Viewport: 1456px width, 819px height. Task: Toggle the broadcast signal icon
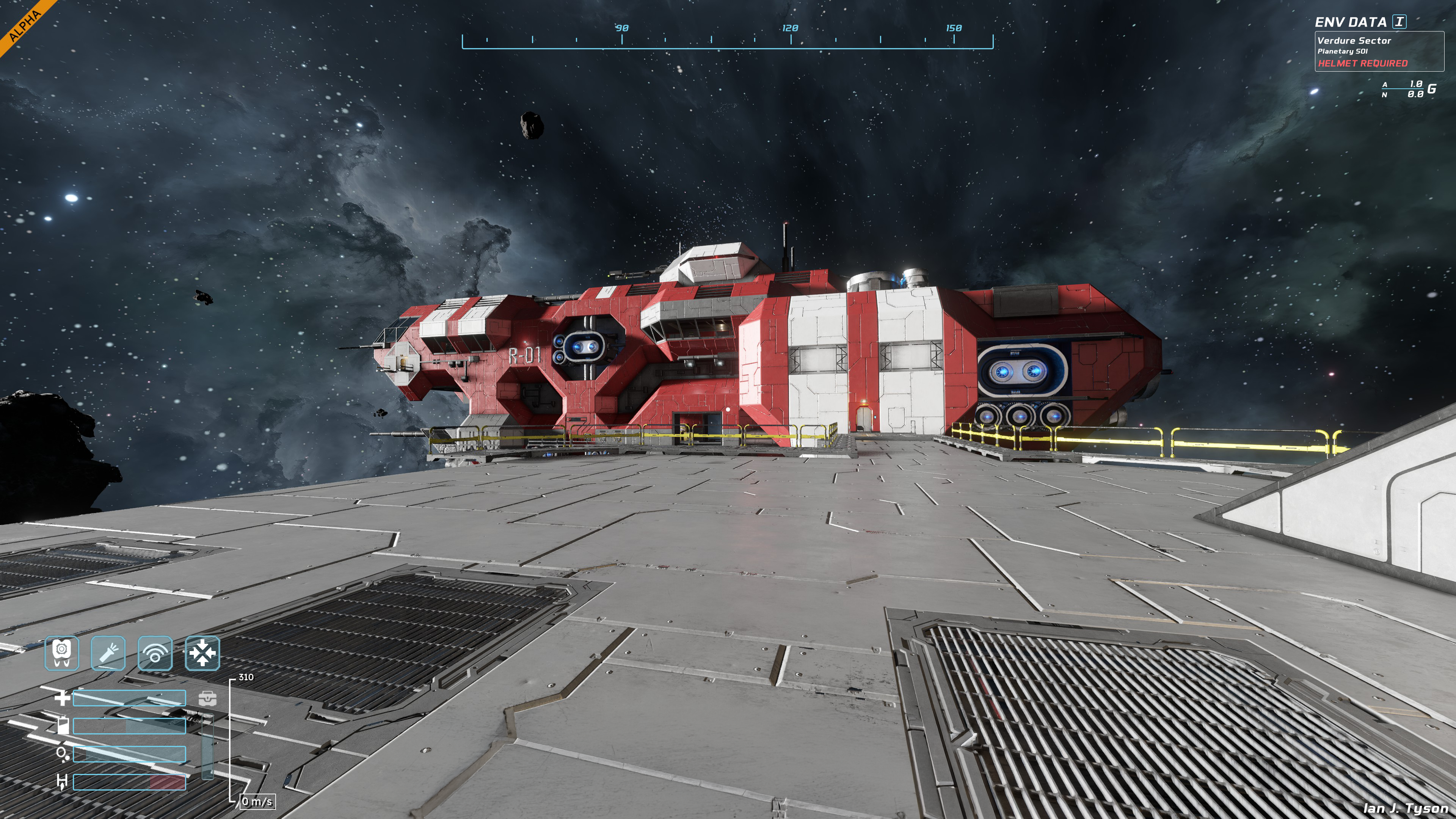[155, 653]
